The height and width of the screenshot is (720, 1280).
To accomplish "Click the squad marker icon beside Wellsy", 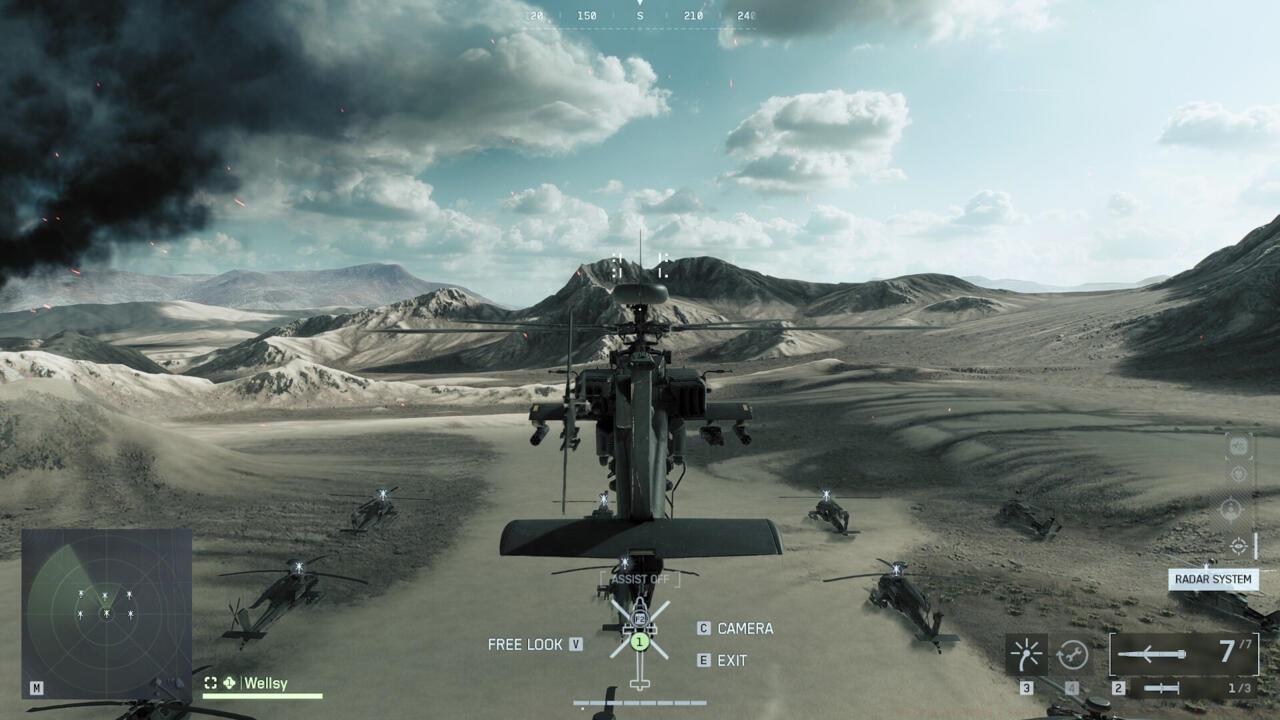I will [230, 682].
